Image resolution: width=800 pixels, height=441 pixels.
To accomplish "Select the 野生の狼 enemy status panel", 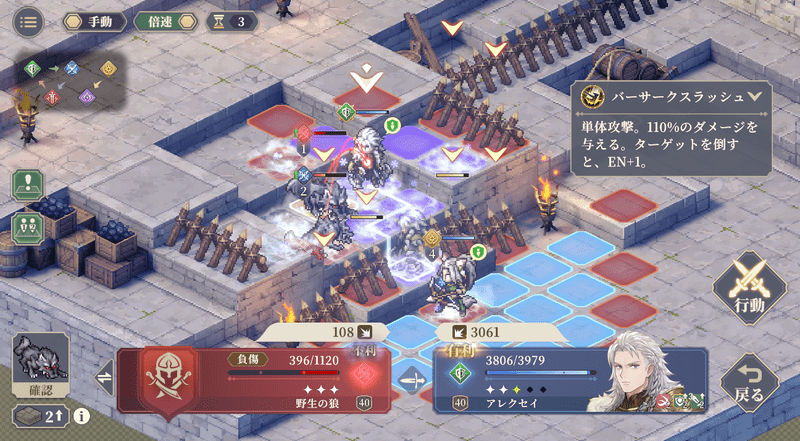I will [250, 378].
